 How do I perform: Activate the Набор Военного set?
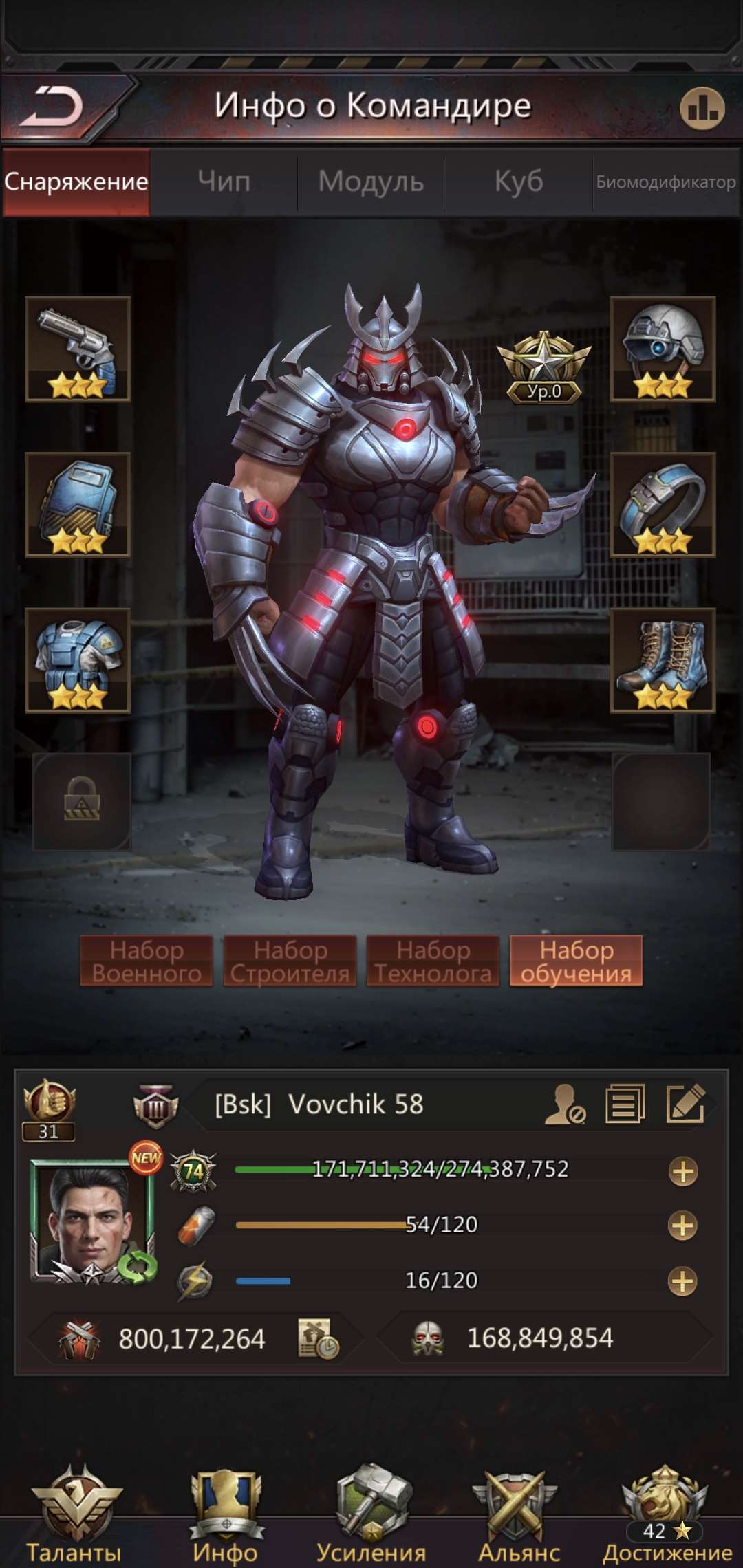pos(147,961)
